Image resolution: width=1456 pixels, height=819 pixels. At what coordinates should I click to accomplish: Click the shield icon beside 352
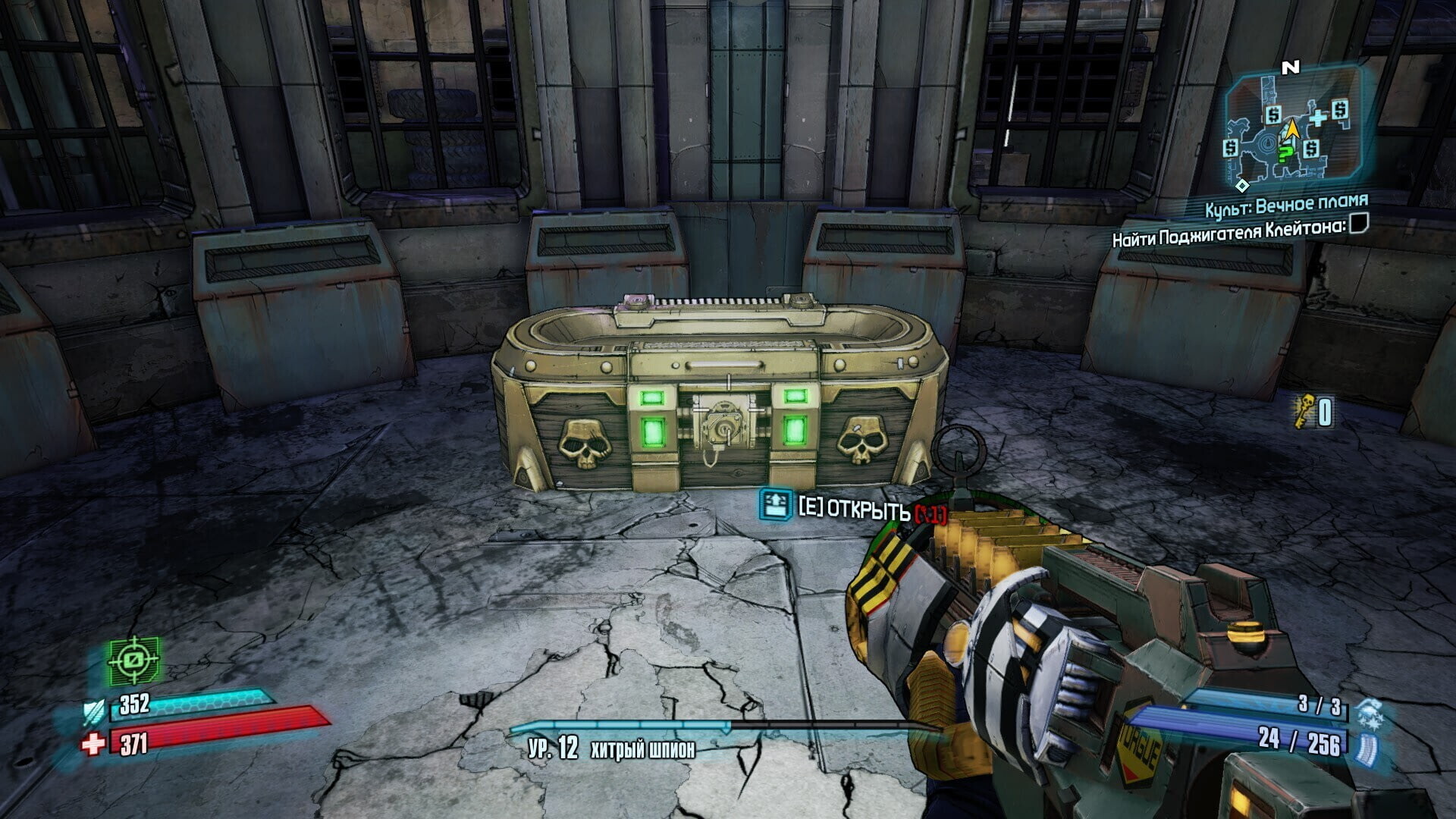click(x=96, y=711)
